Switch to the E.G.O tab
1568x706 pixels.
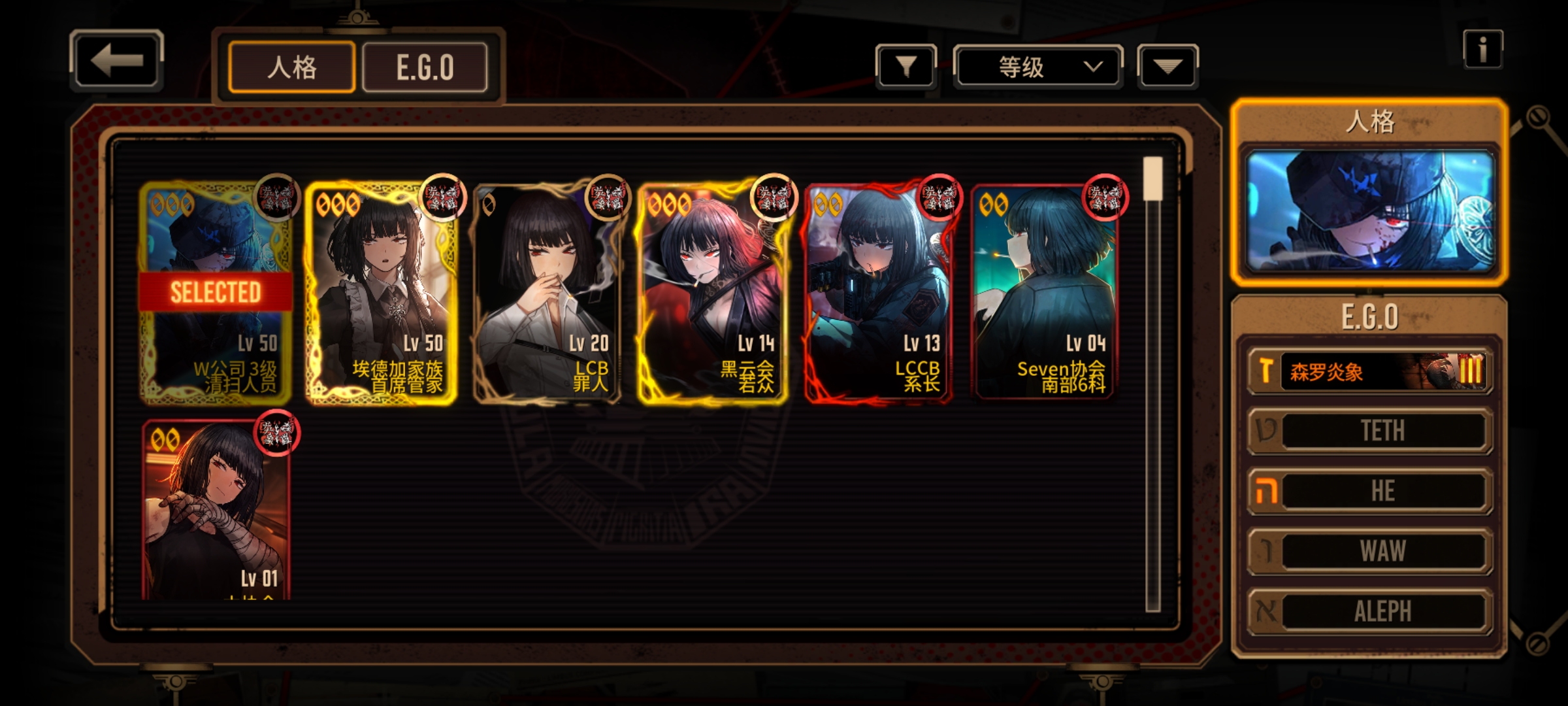pos(425,67)
